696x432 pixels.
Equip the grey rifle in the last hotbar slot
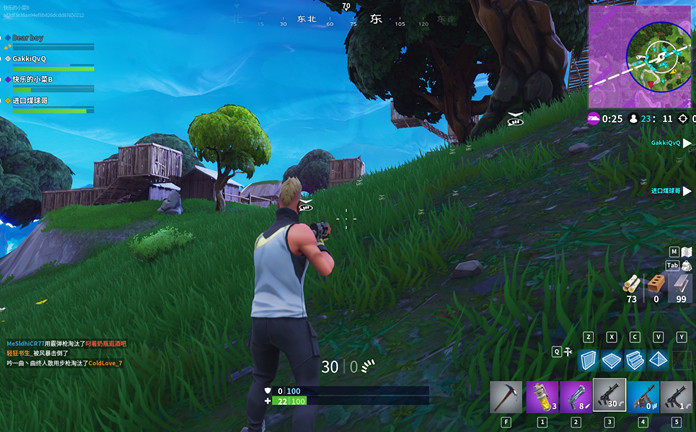coord(677,398)
